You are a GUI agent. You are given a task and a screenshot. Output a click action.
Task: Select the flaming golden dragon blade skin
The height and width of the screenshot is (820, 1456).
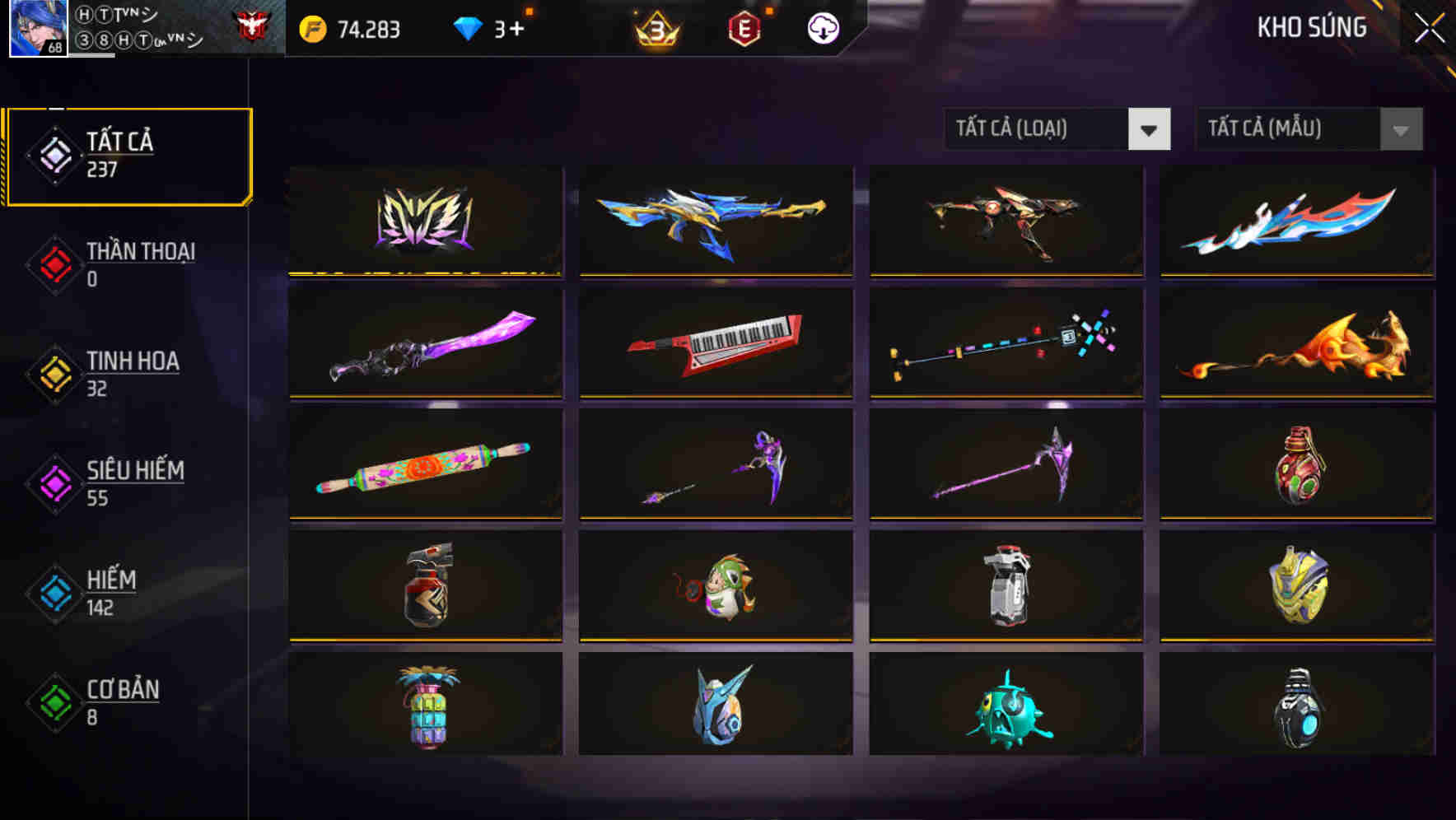1296,344
